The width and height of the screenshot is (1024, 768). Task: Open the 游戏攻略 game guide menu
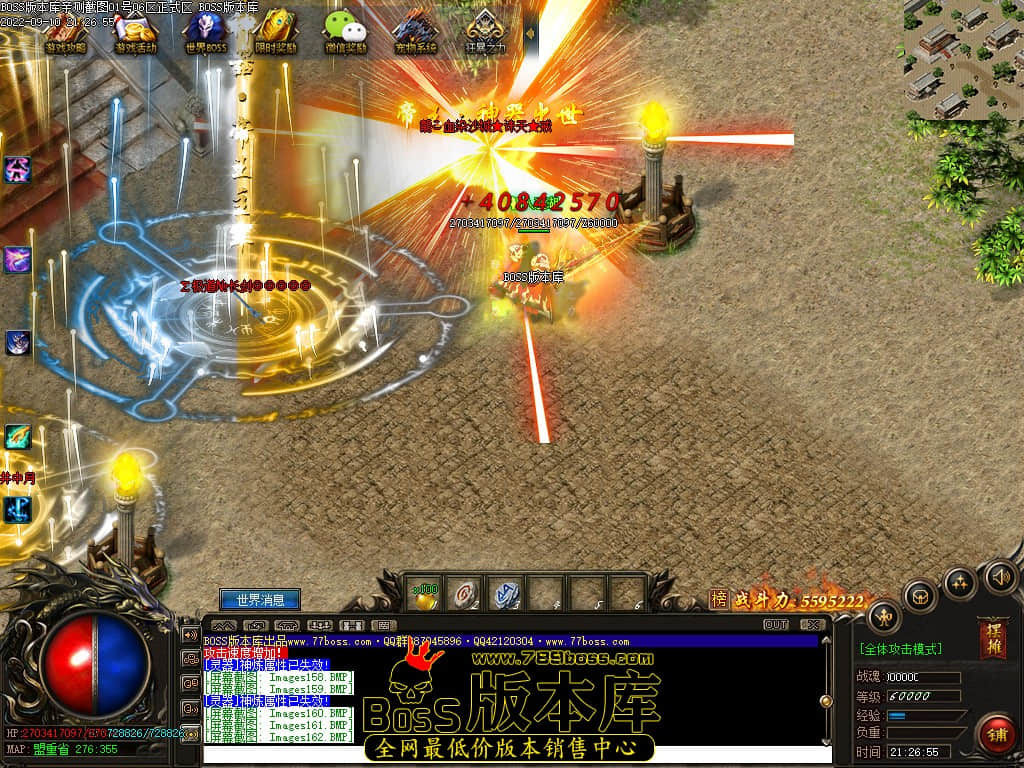click(66, 32)
